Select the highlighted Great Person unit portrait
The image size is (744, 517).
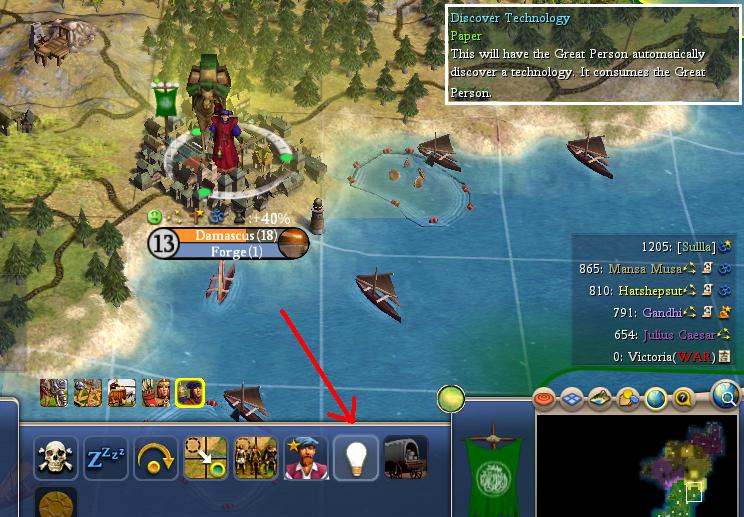(189, 393)
